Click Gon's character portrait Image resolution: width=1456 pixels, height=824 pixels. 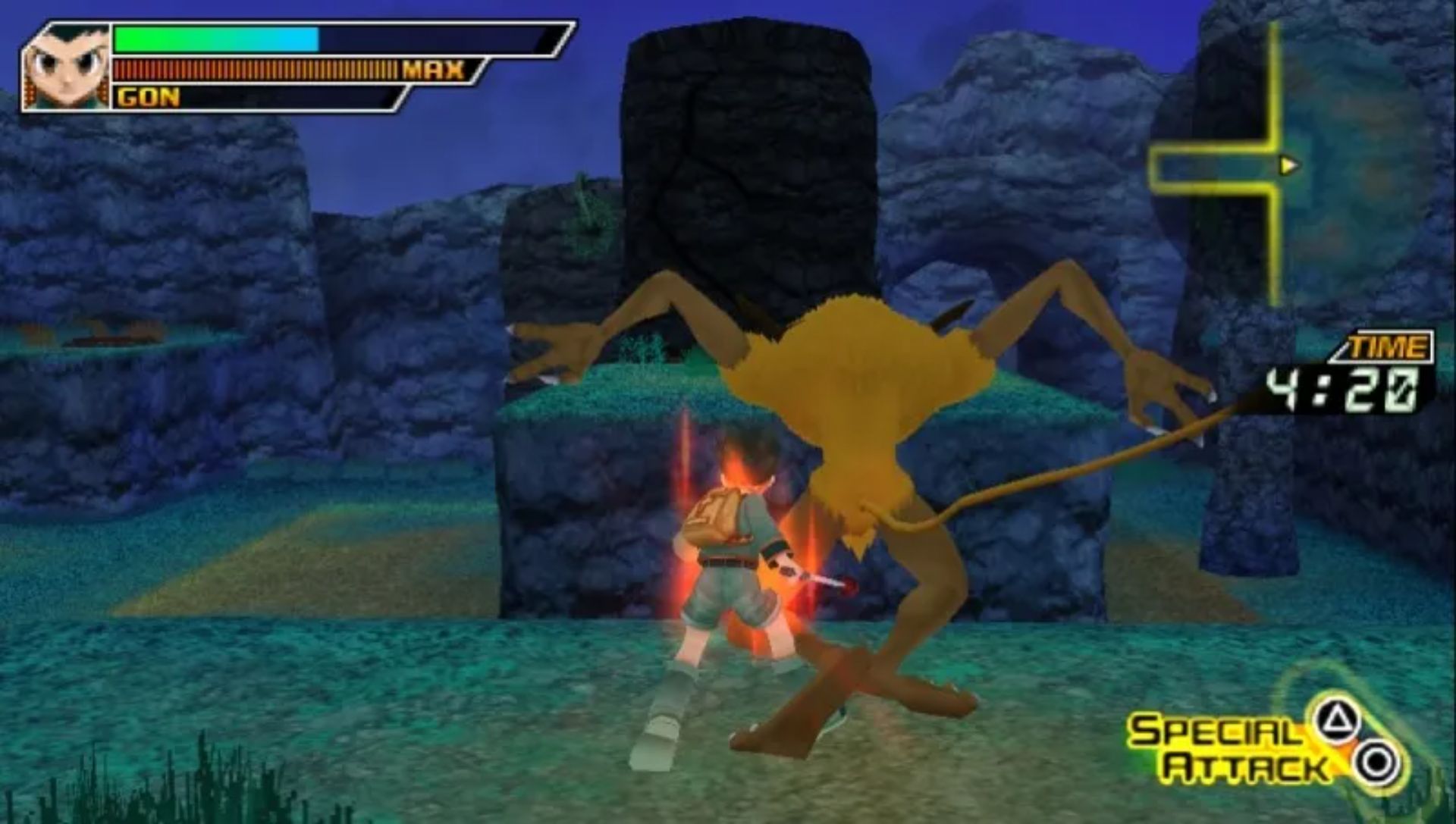[x=67, y=68]
